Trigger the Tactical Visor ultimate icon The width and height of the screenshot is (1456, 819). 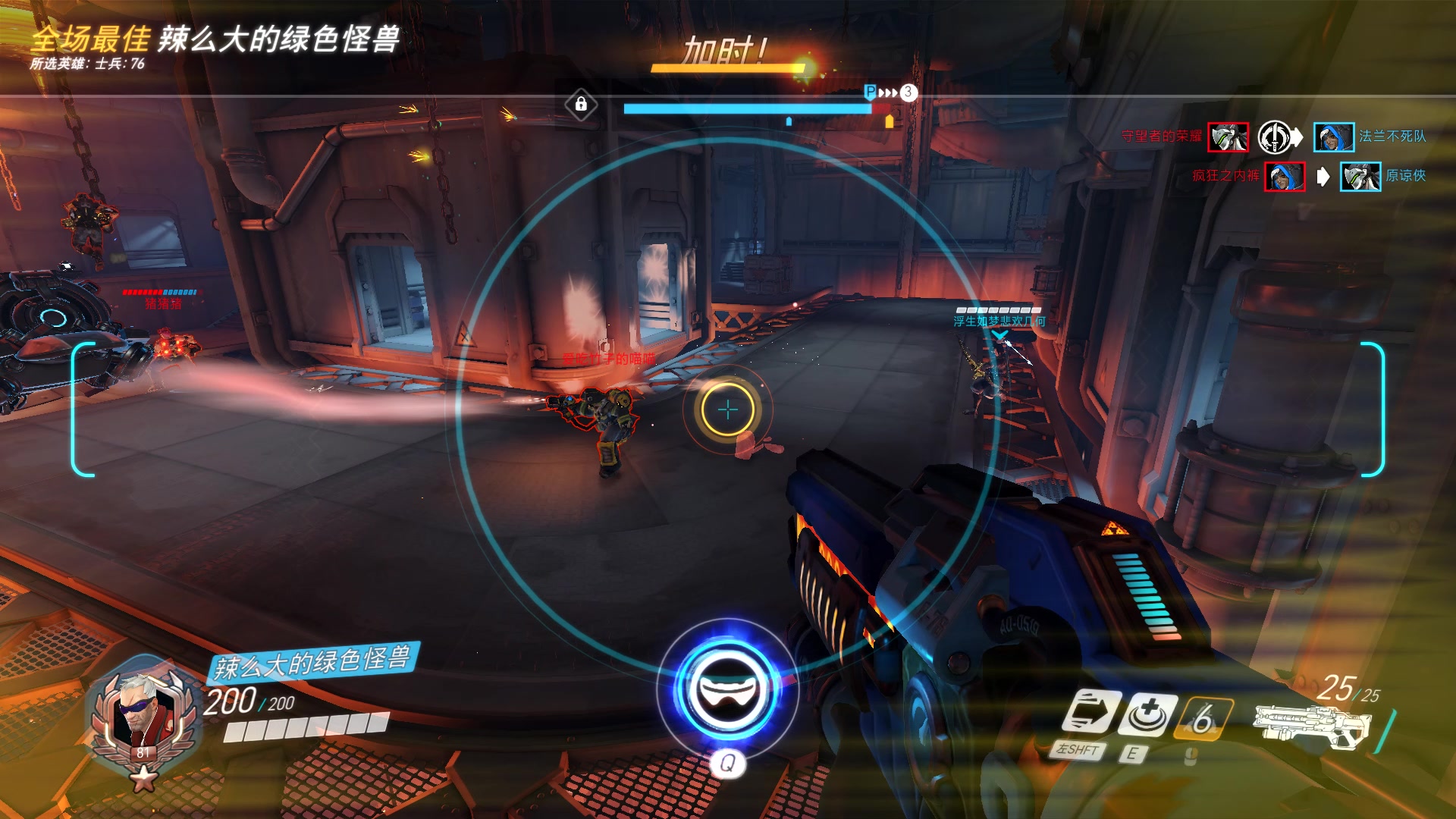point(728,688)
